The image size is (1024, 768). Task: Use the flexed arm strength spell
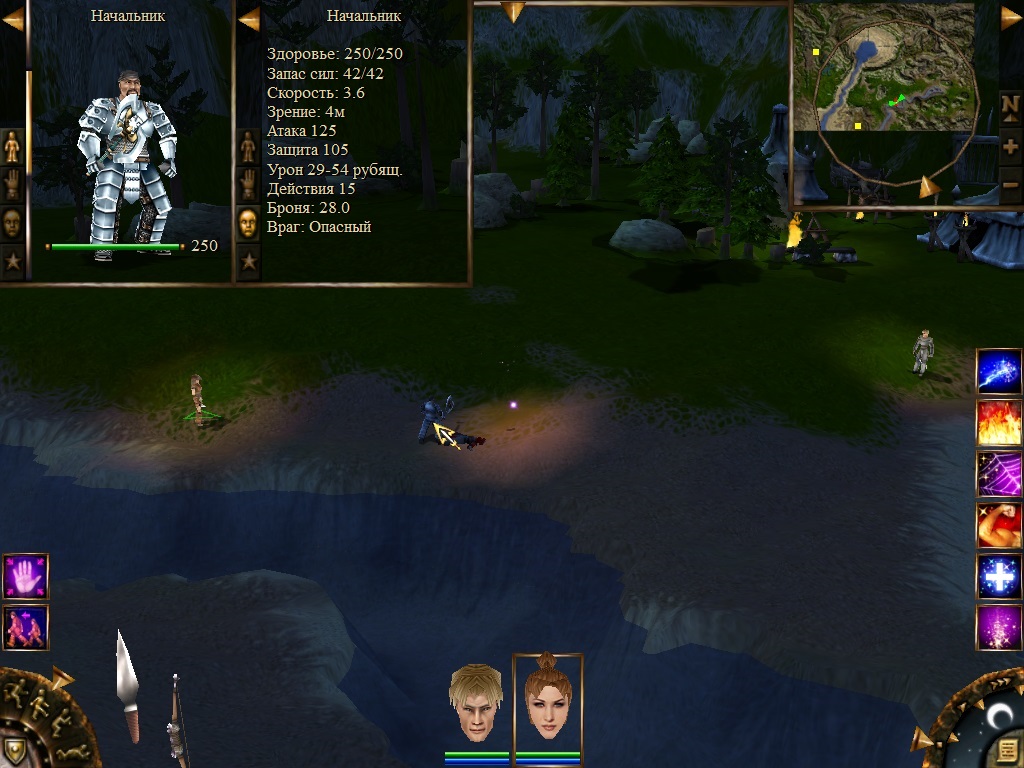[x=999, y=525]
